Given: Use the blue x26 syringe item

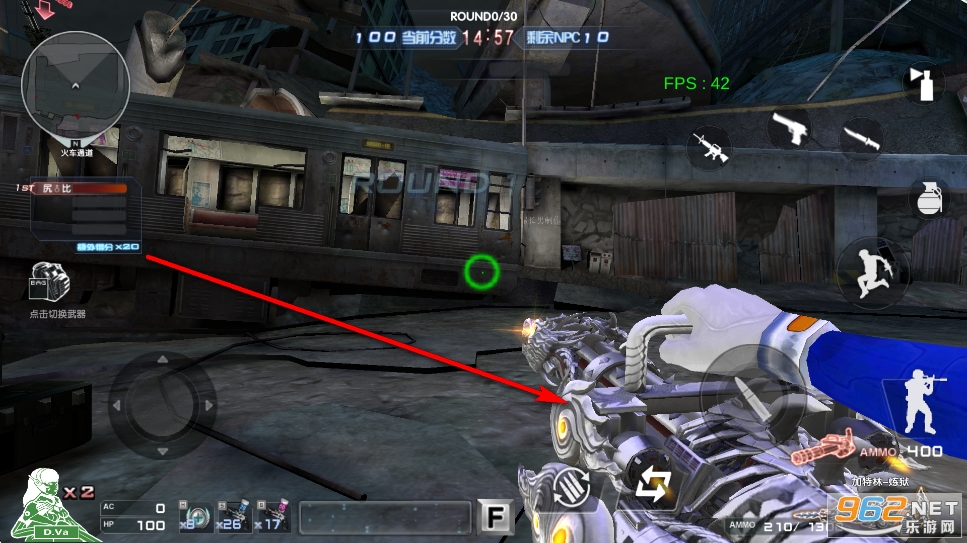Looking at the screenshot, I should click(232, 516).
